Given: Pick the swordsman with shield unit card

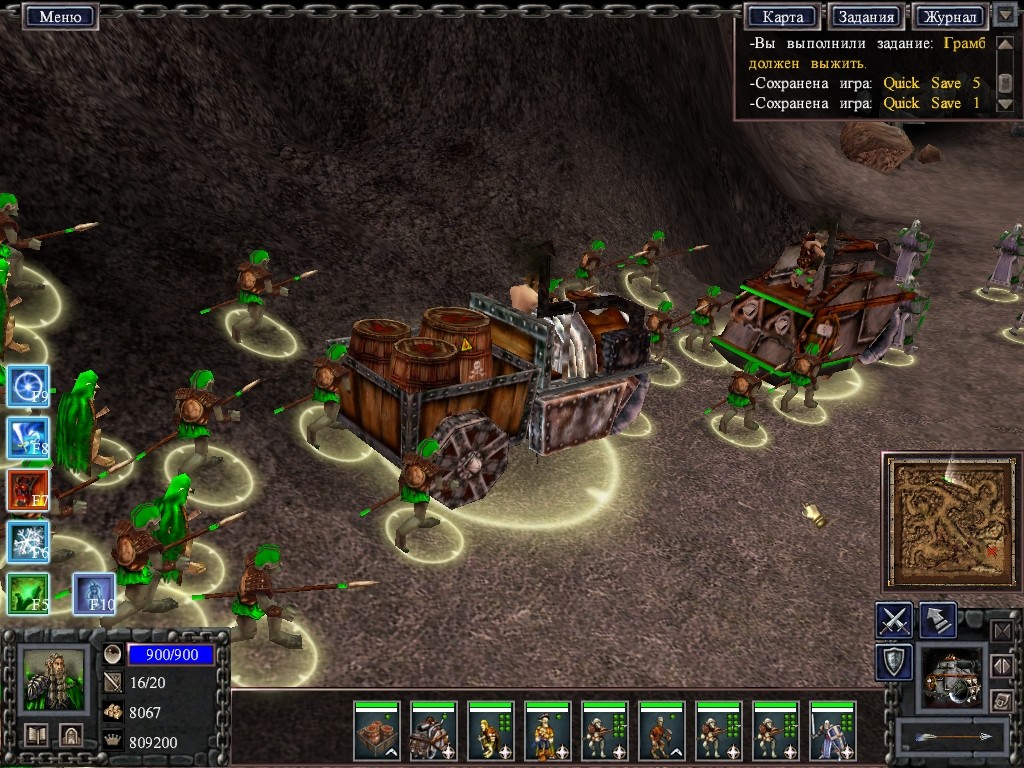Looking at the screenshot, I should (833, 732).
